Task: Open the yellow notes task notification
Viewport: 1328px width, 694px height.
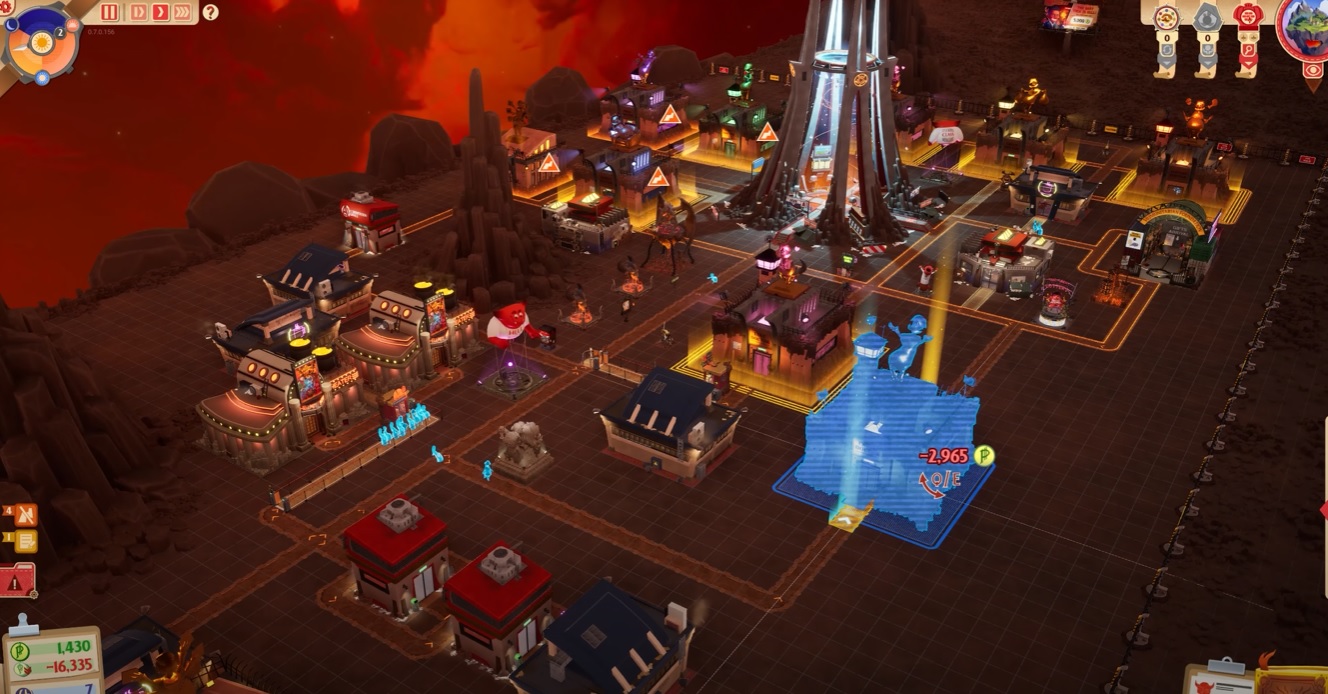Action: point(25,541)
